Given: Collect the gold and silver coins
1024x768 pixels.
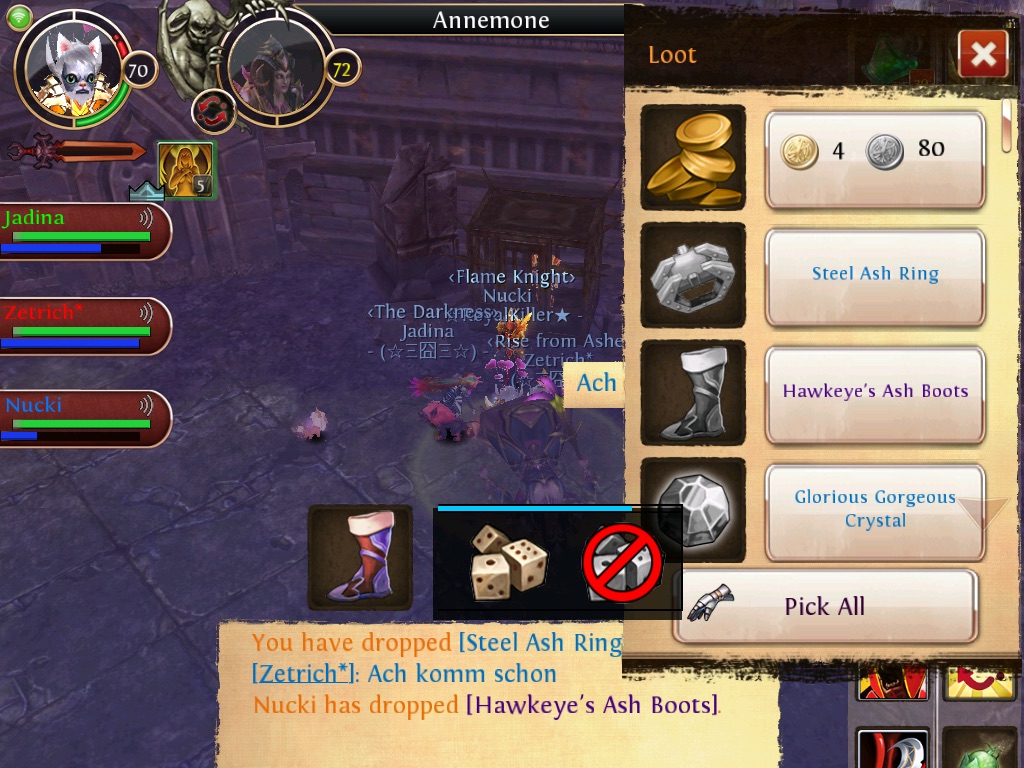Looking at the screenshot, I should (x=875, y=158).
